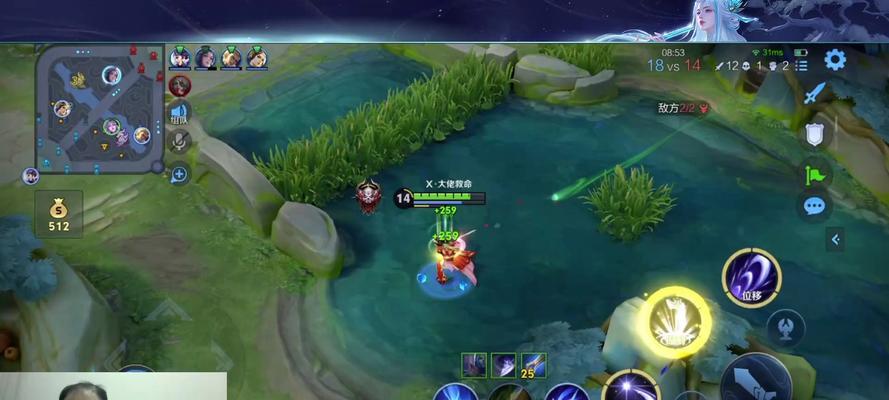Tap the minimap
The image size is (889, 400).
point(100,108)
